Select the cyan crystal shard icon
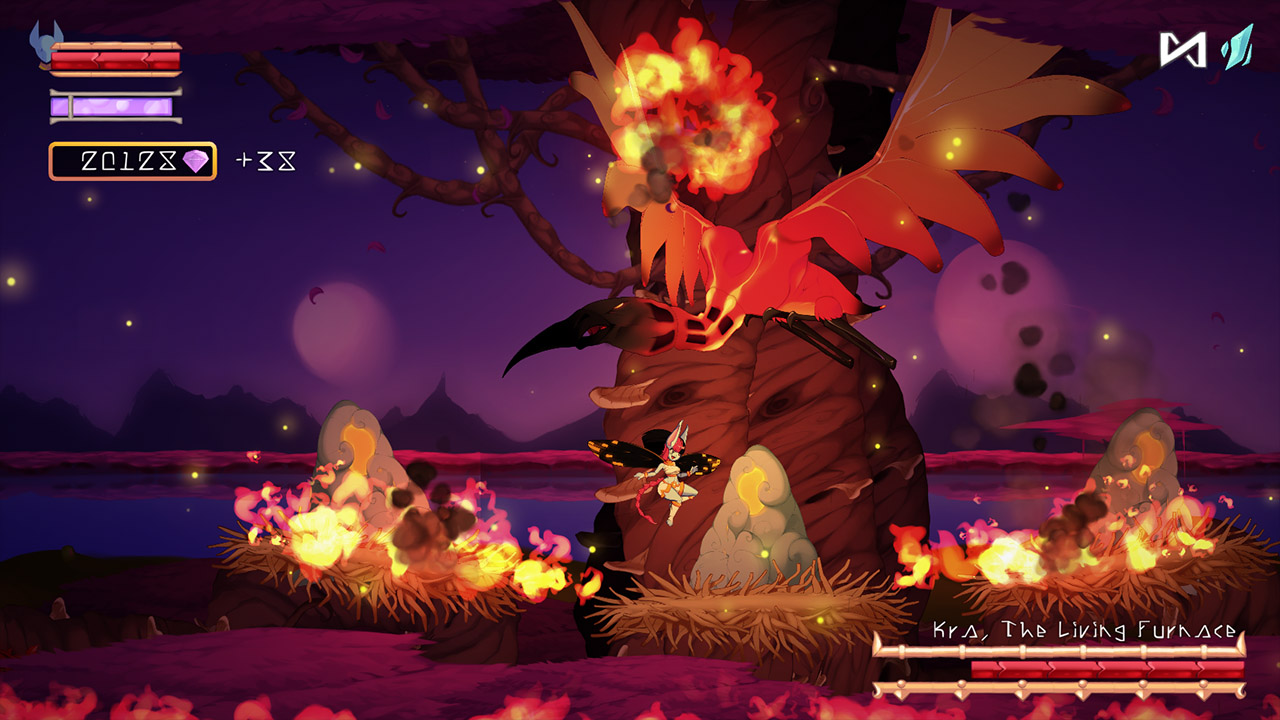Screen dimensions: 1280x720 pos(1235,45)
